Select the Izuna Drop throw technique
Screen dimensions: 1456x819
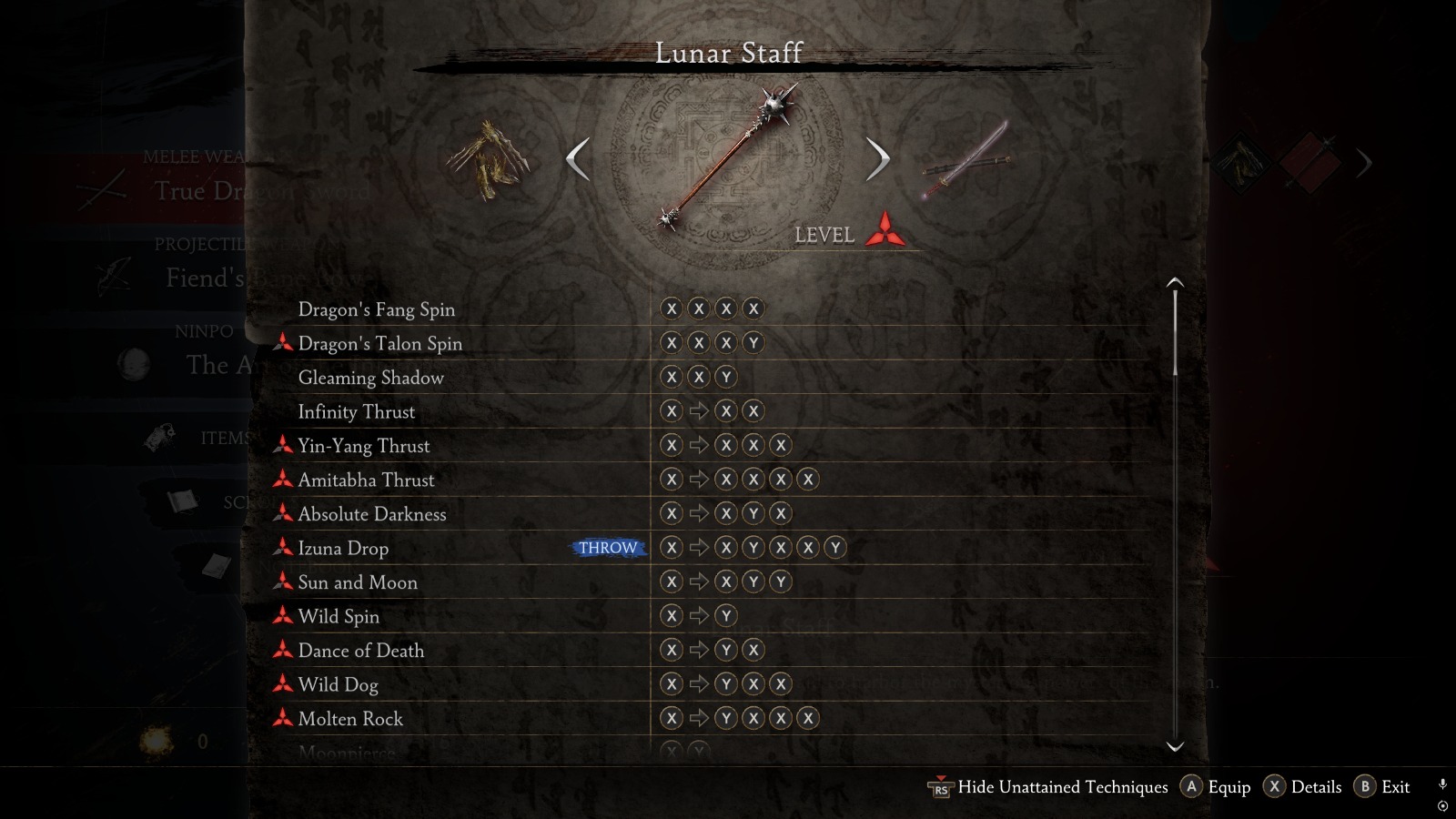point(343,548)
